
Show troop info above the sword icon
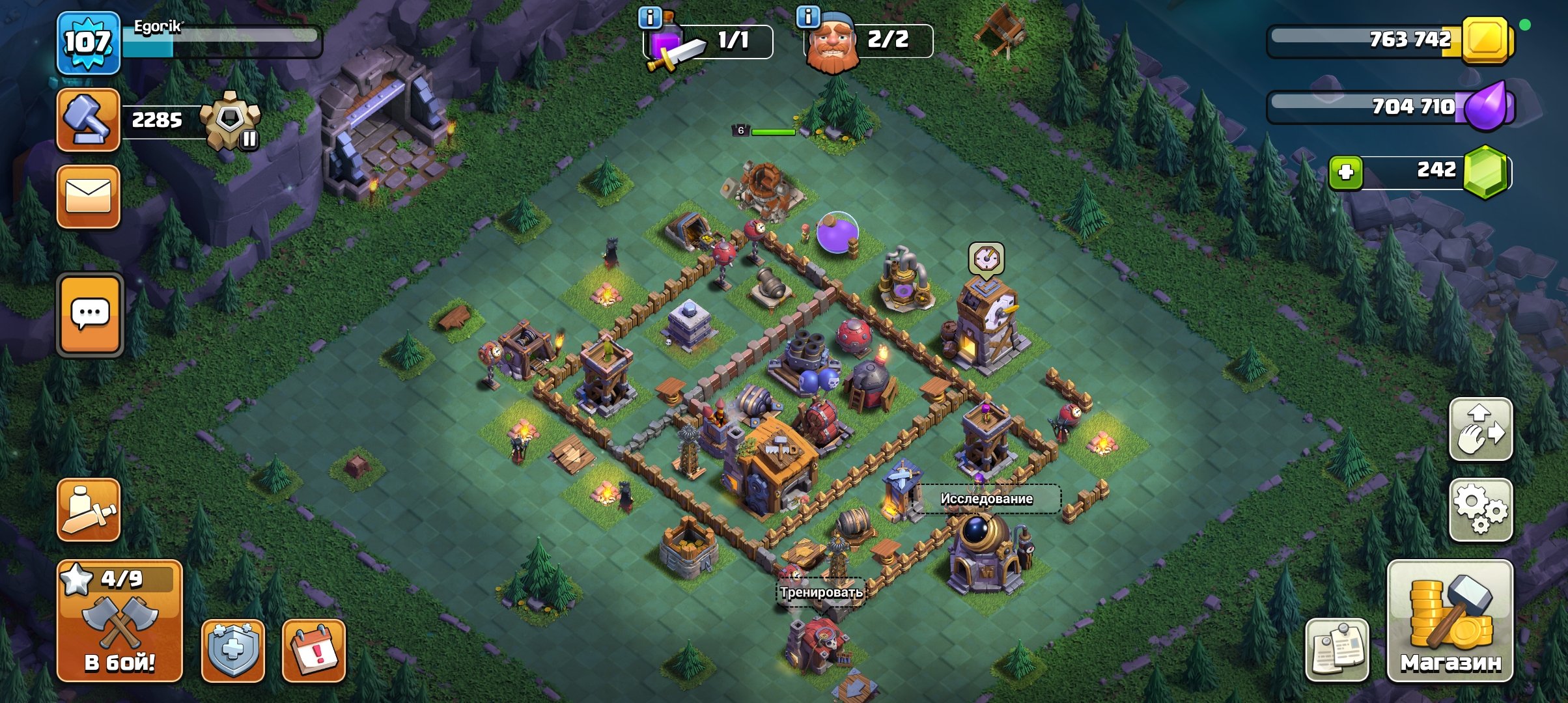point(649,18)
